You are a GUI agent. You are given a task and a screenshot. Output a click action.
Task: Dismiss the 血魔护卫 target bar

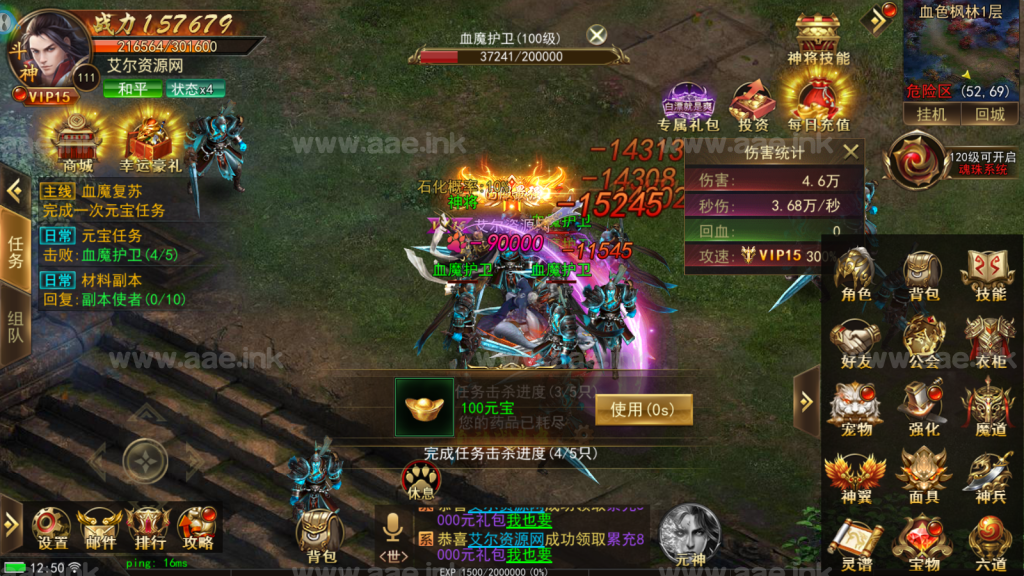(x=597, y=36)
